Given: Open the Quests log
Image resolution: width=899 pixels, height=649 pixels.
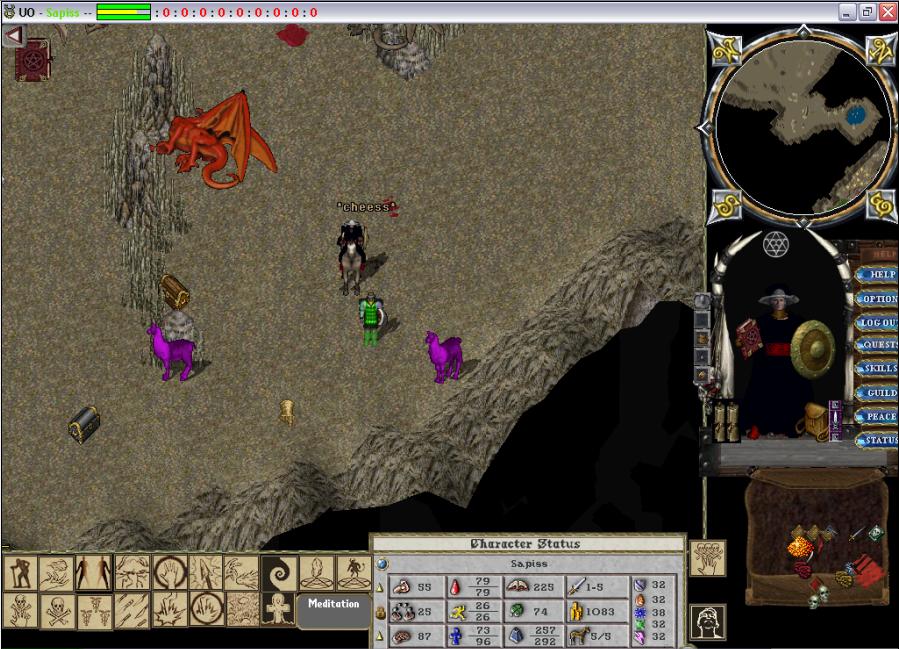Looking at the screenshot, I should pyautogui.click(x=879, y=345).
